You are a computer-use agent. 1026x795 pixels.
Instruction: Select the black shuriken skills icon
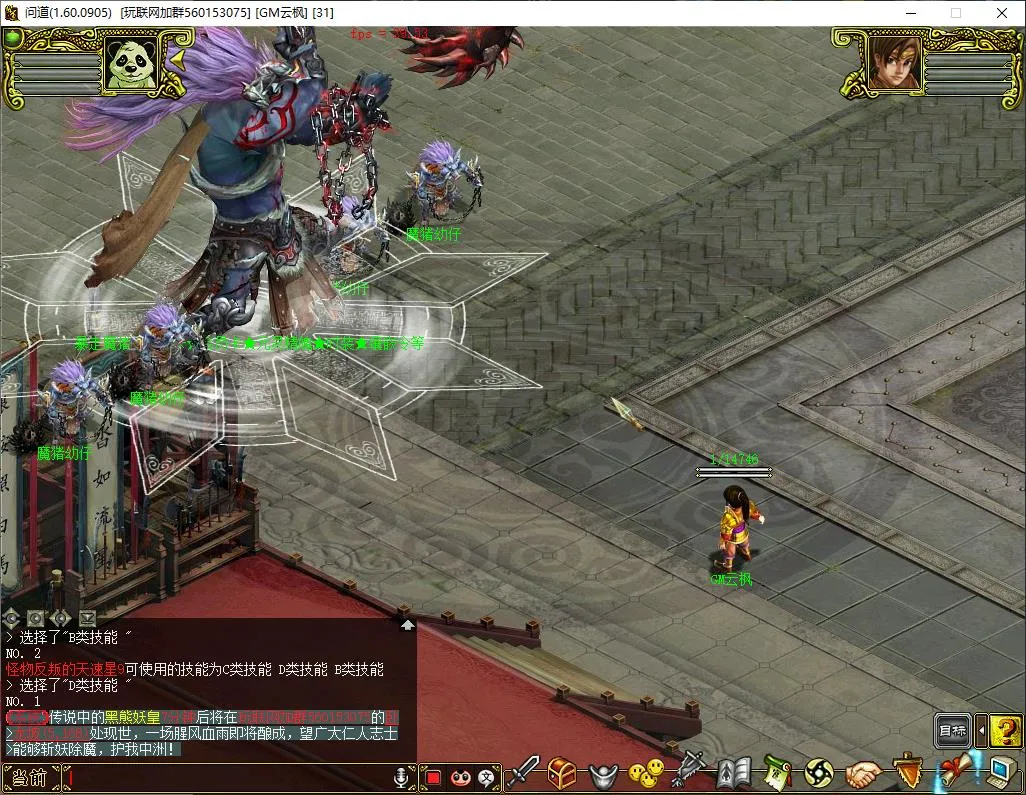(x=819, y=773)
